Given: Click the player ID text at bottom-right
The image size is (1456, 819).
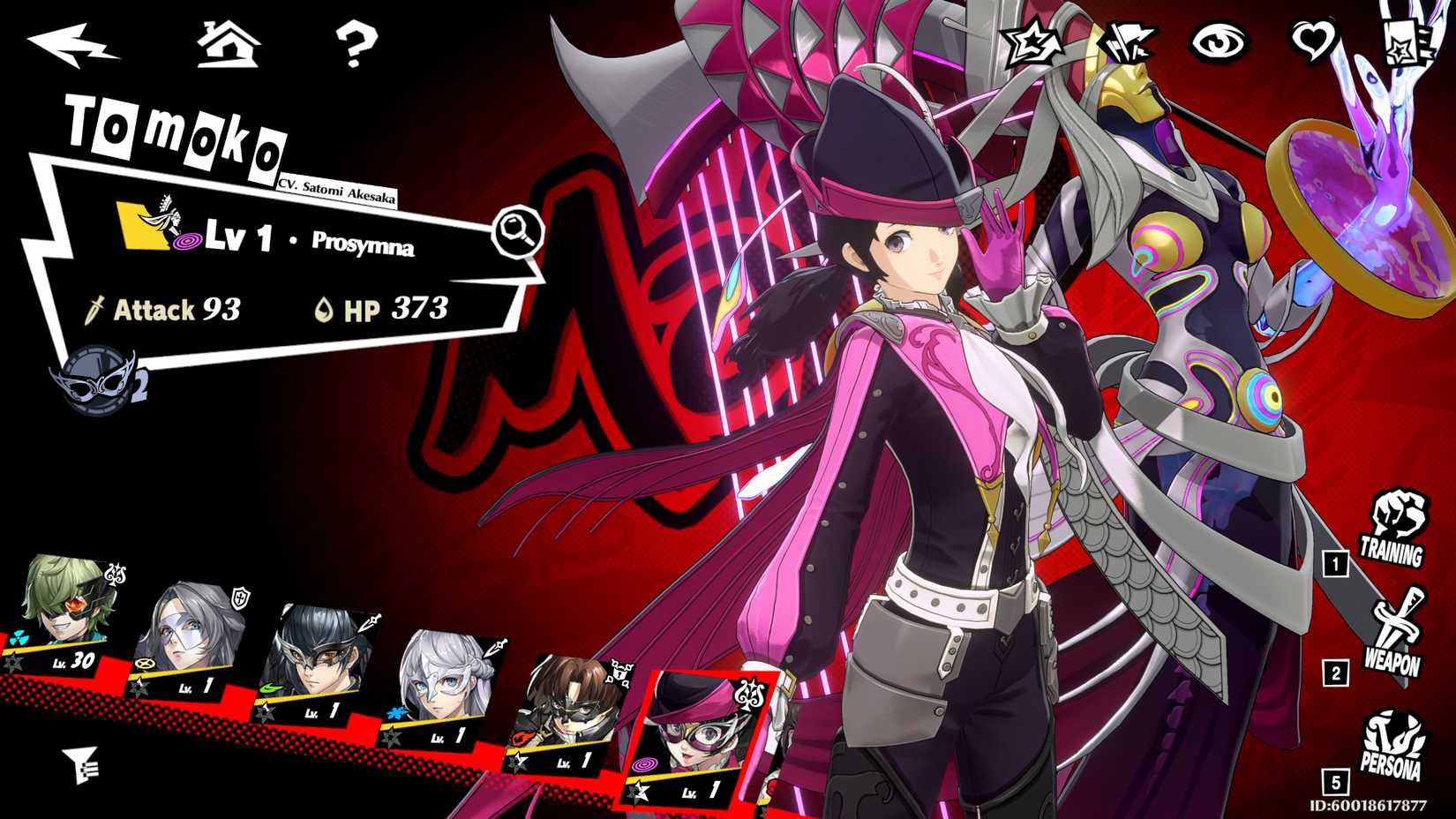Looking at the screenshot, I should click(x=1367, y=804).
